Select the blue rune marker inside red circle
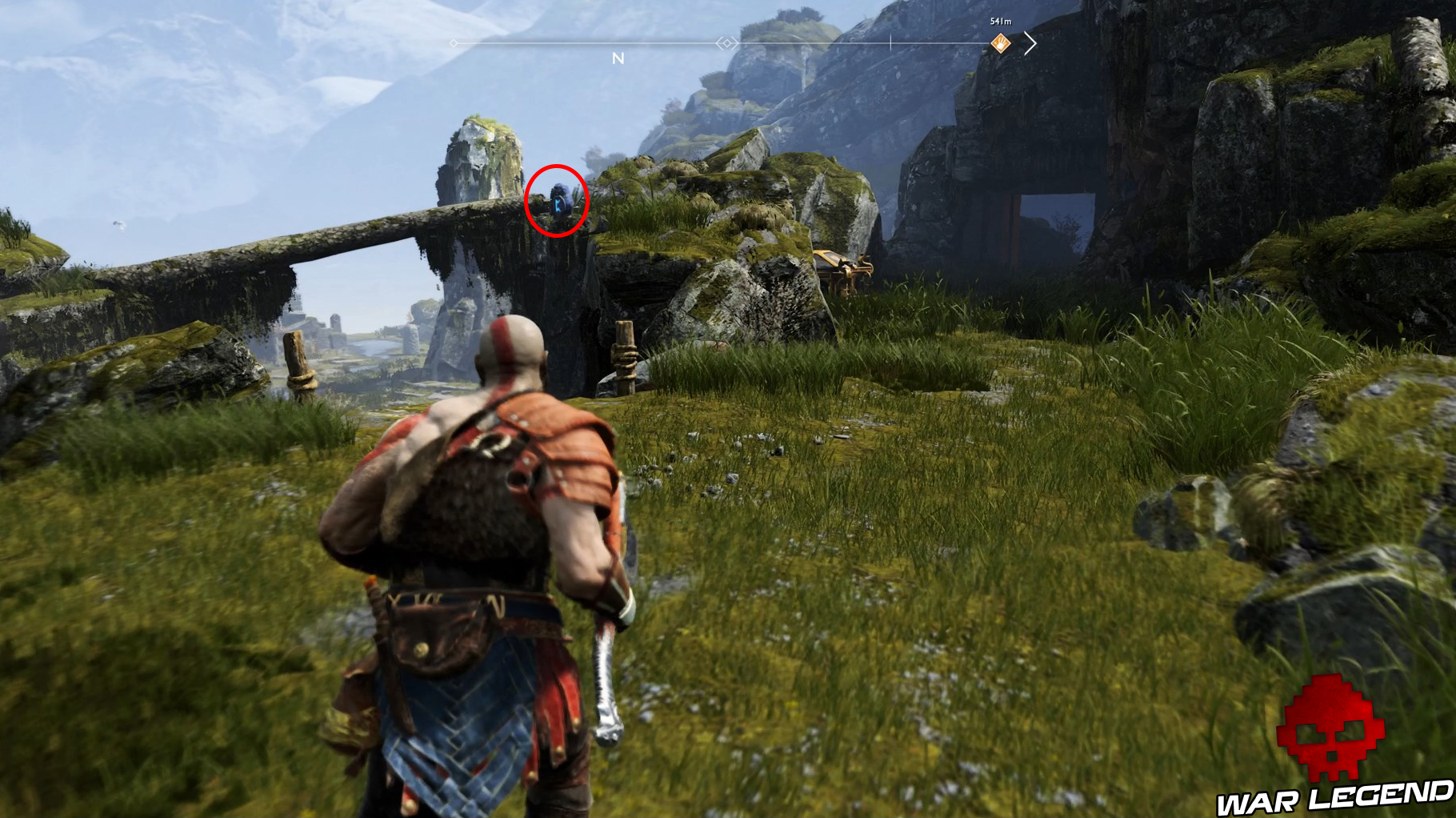 click(559, 204)
